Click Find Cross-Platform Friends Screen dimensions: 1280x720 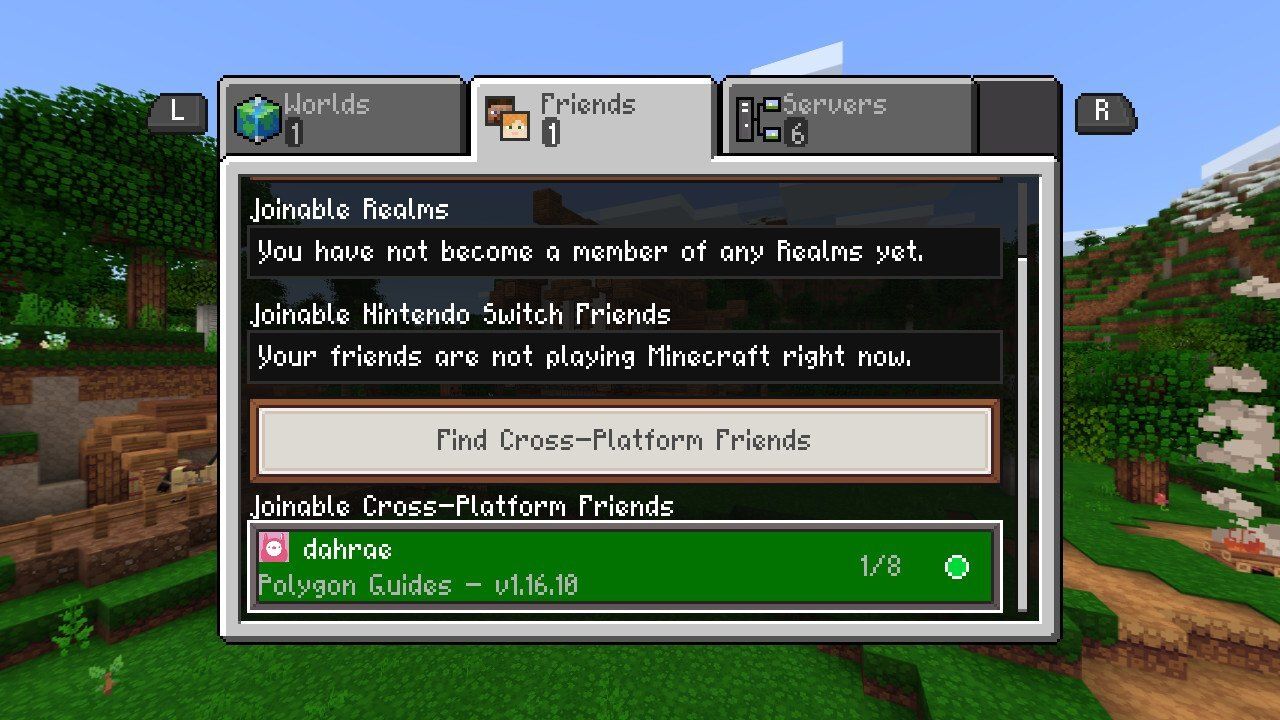pos(623,440)
